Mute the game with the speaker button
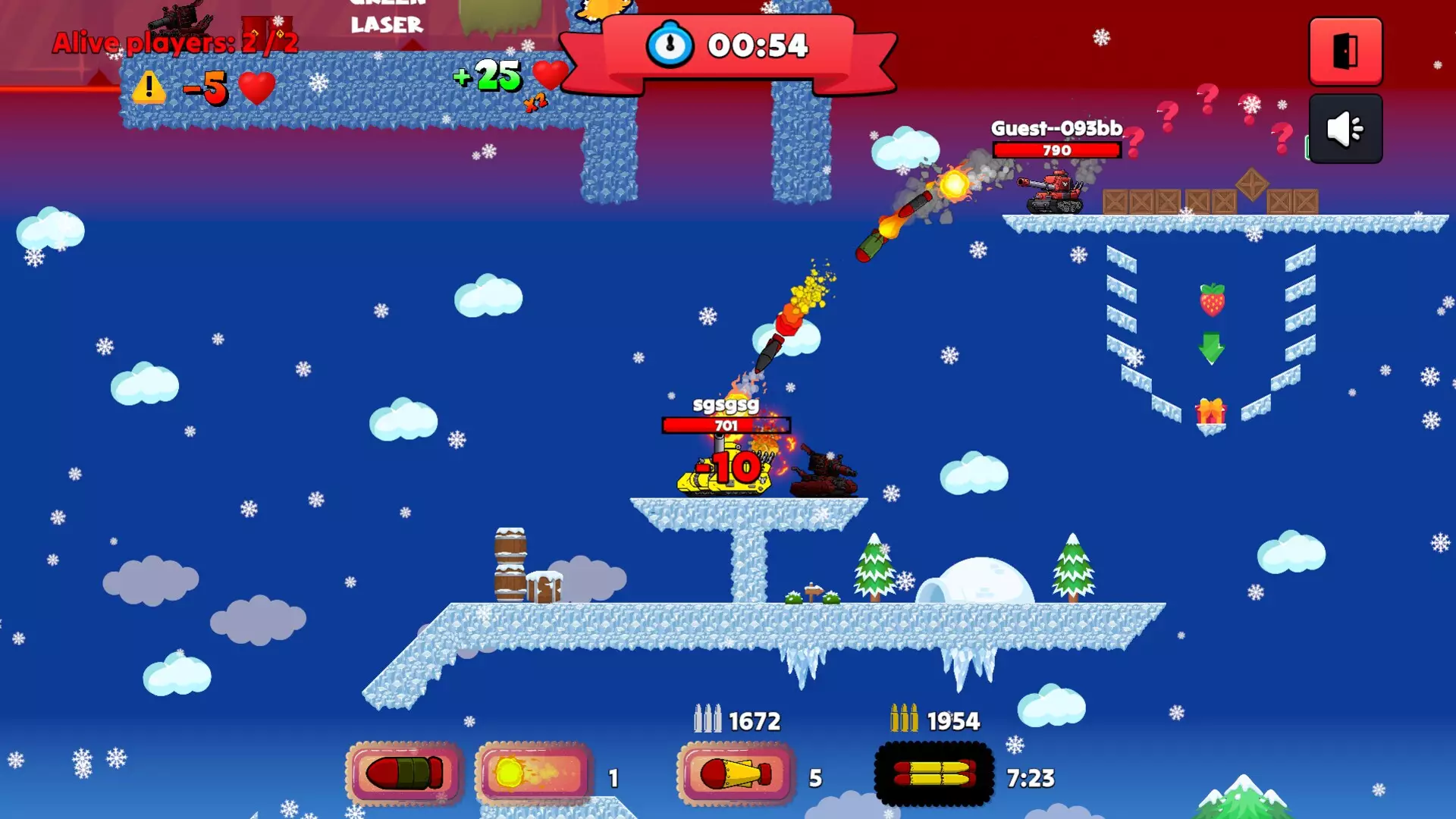 1344,128
